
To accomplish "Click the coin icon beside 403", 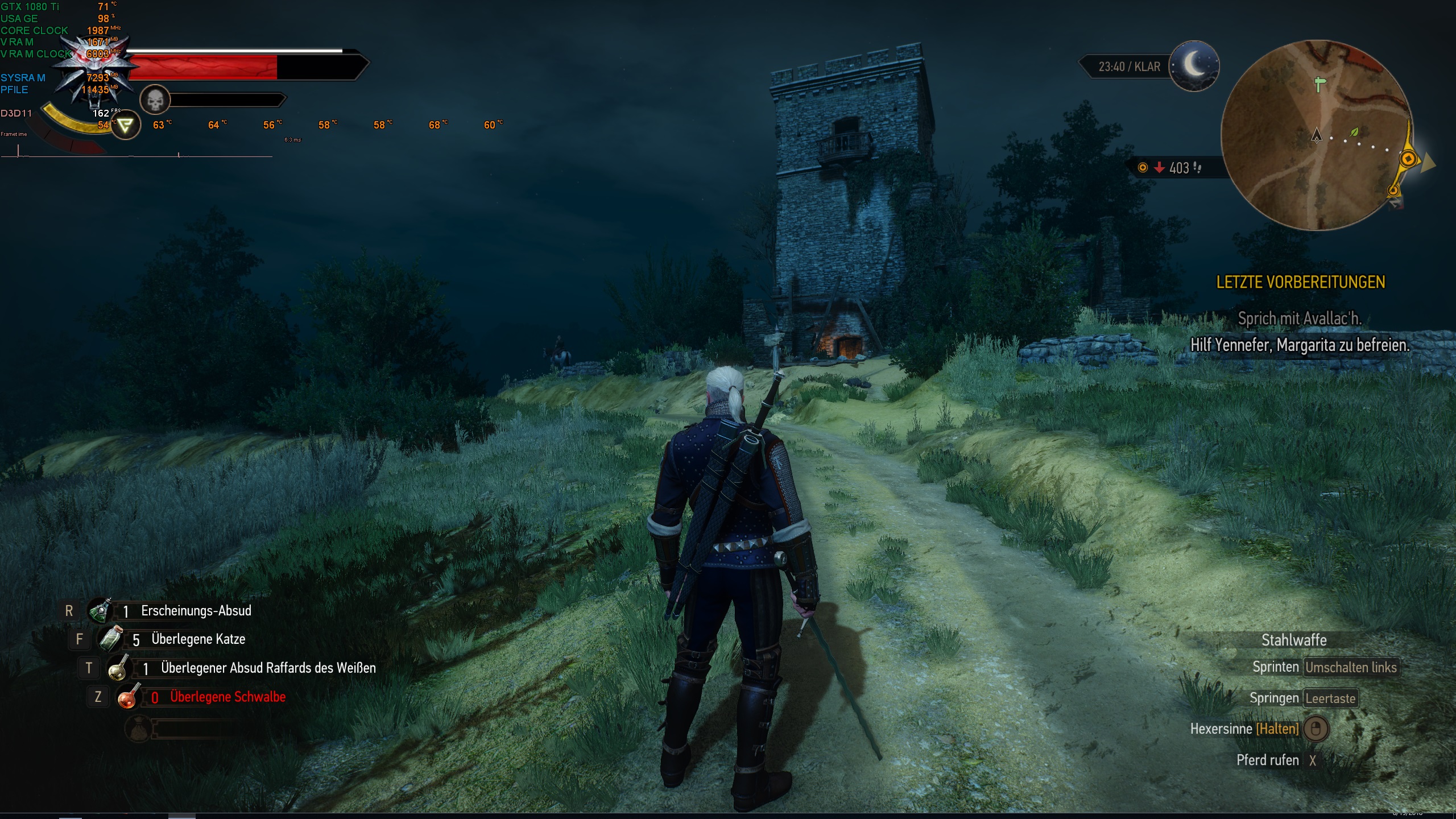I will (x=1143, y=168).
